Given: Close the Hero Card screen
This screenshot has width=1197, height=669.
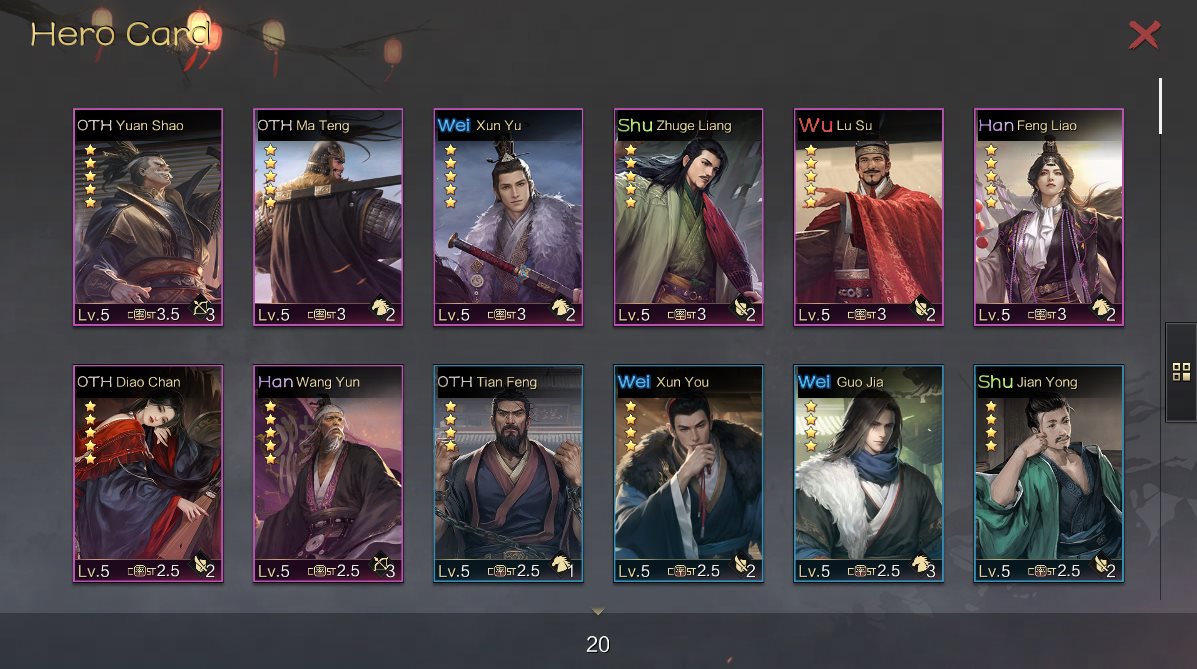Looking at the screenshot, I should pyautogui.click(x=1144, y=35).
